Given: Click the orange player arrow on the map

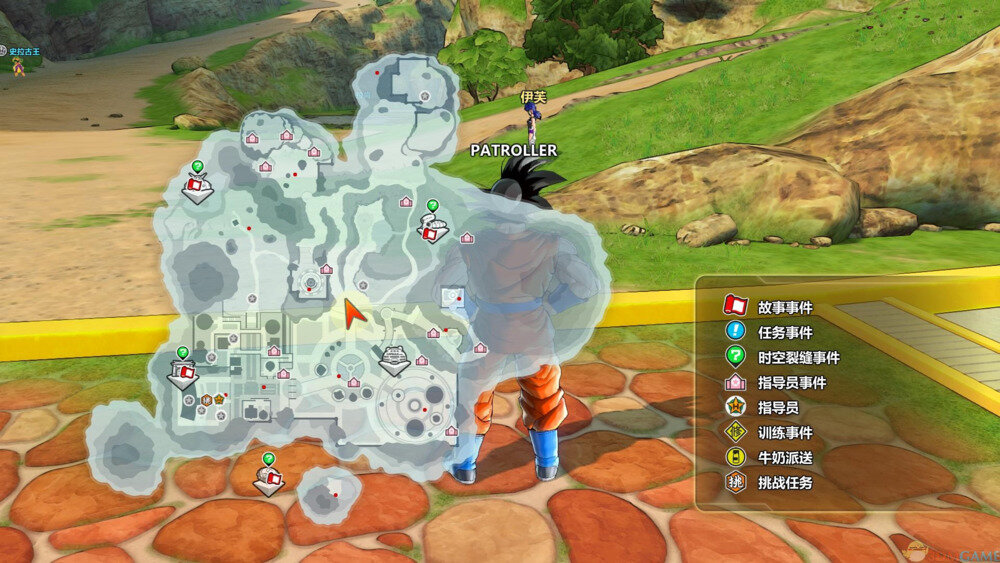Looking at the screenshot, I should 351,312.
